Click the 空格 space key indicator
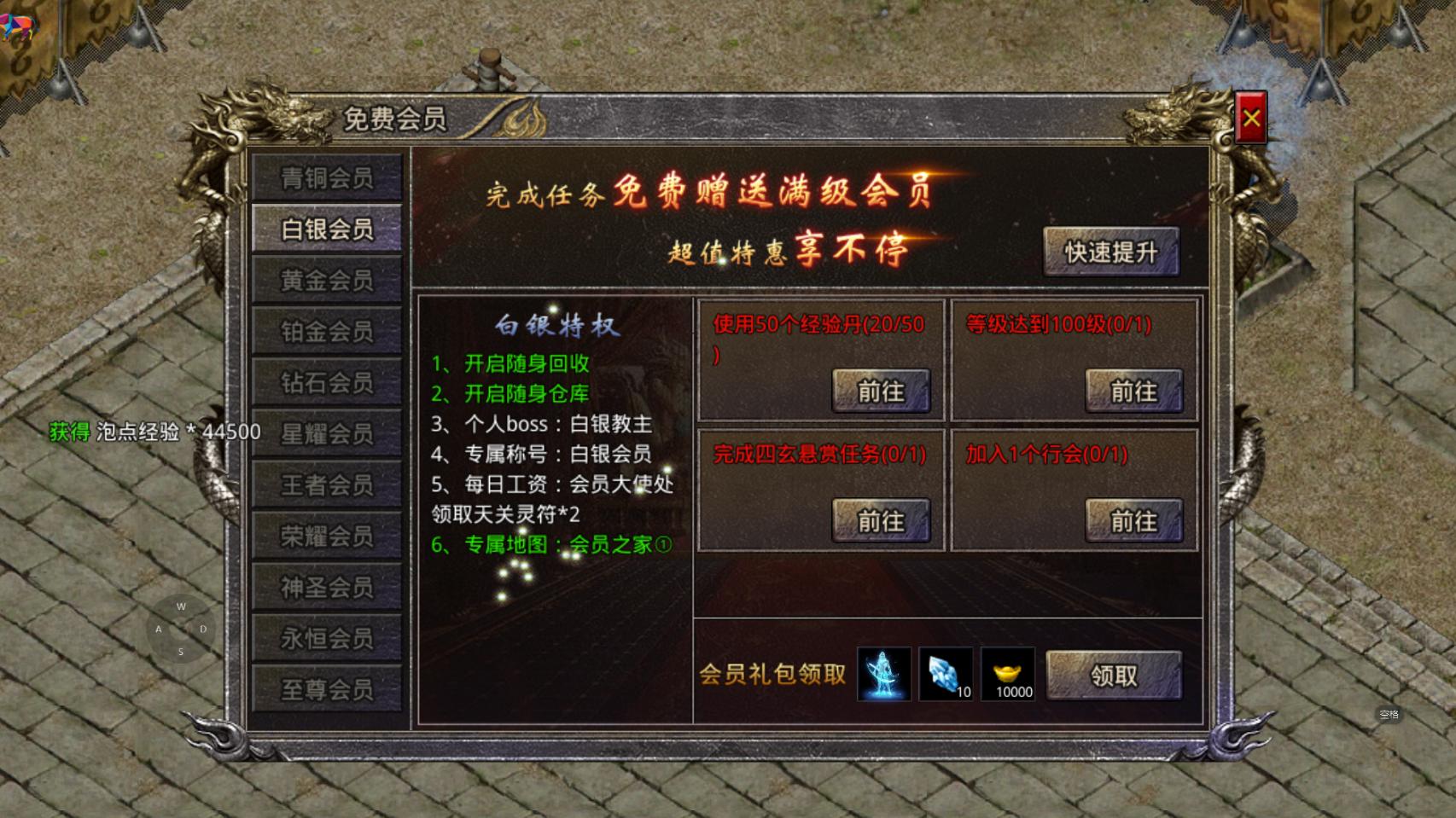Screen dimensions: 1456x818 point(1389,715)
